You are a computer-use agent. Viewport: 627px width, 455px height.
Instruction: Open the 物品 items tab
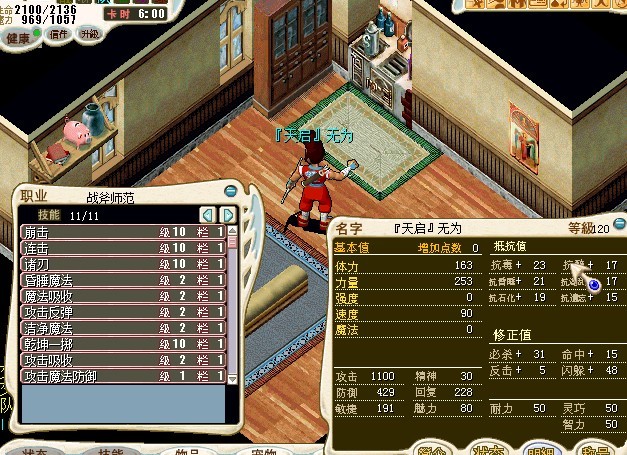click(x=184, y=450)
